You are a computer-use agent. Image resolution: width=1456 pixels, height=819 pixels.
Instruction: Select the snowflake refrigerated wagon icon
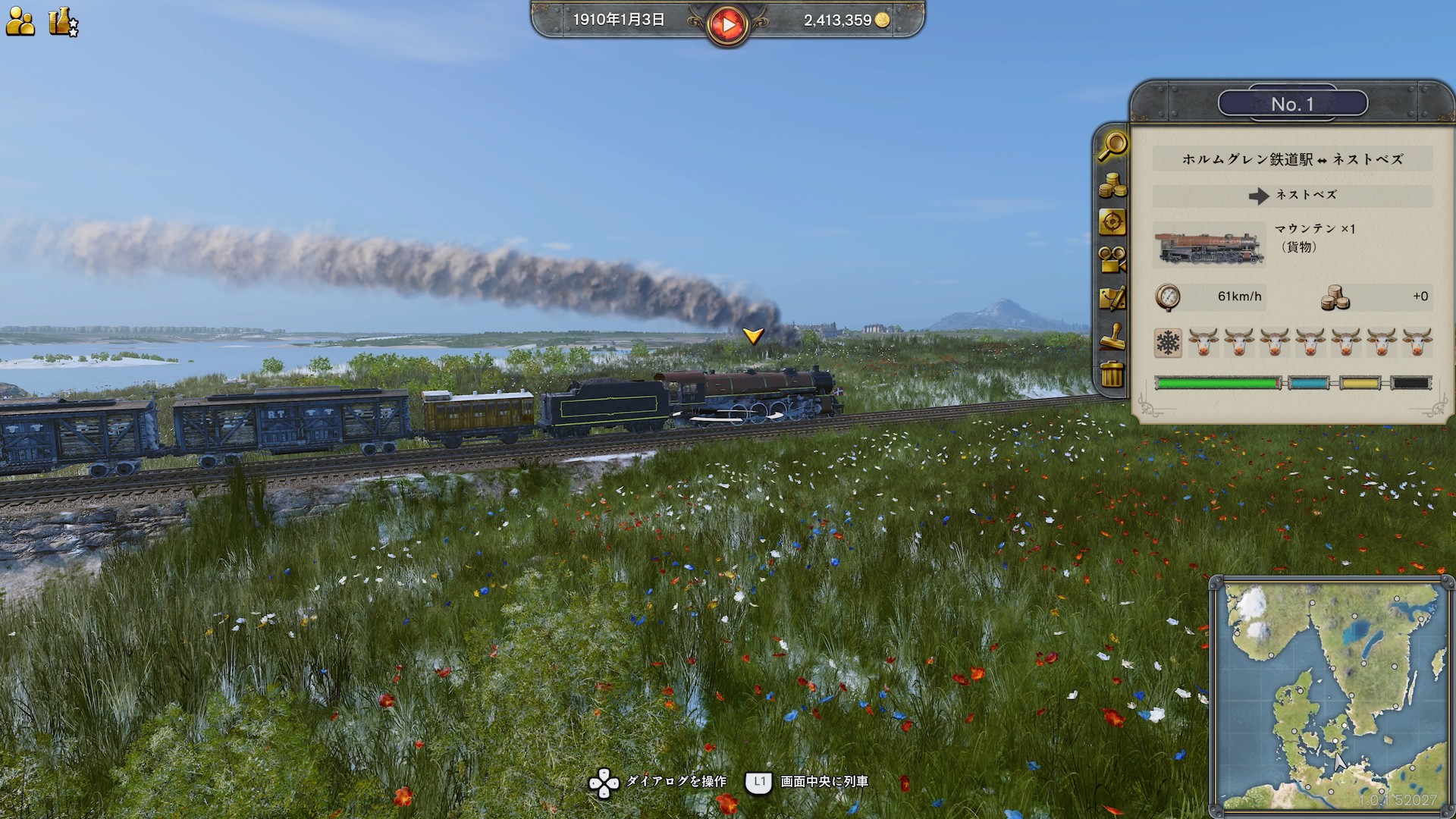click(x=1168, y=343)
